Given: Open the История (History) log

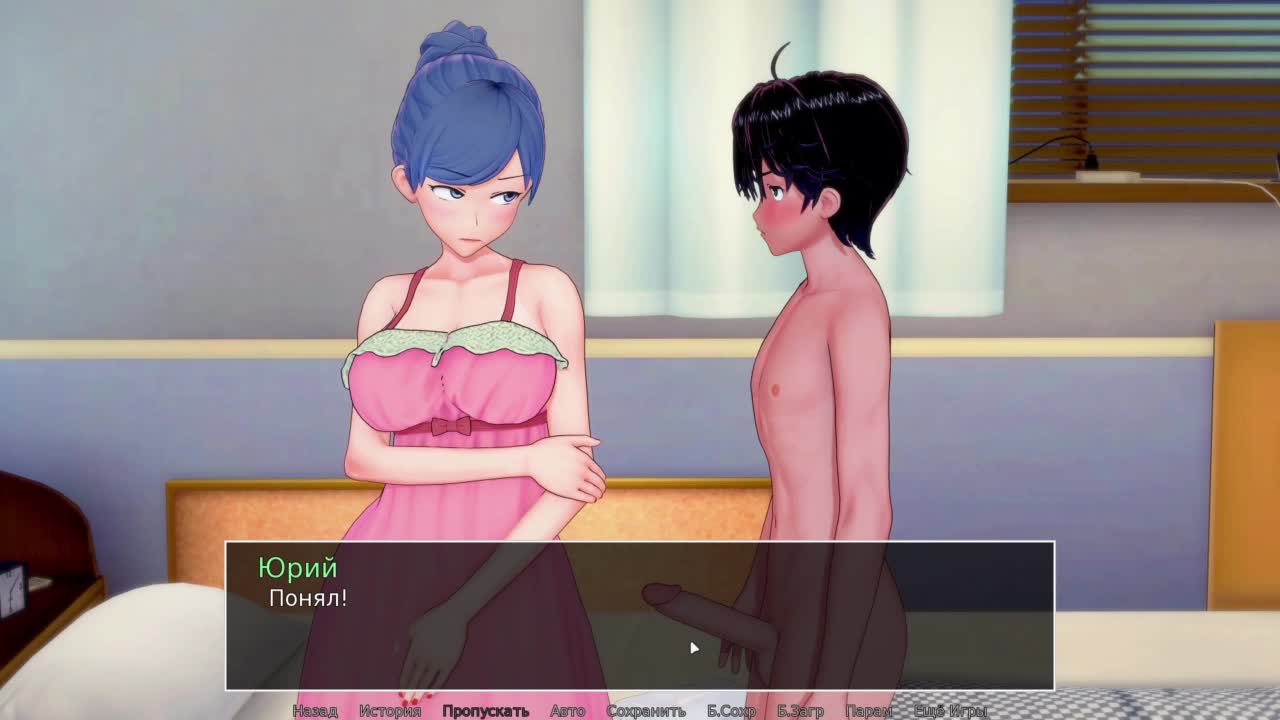Looking at the screenshot, I should (390, 711).
